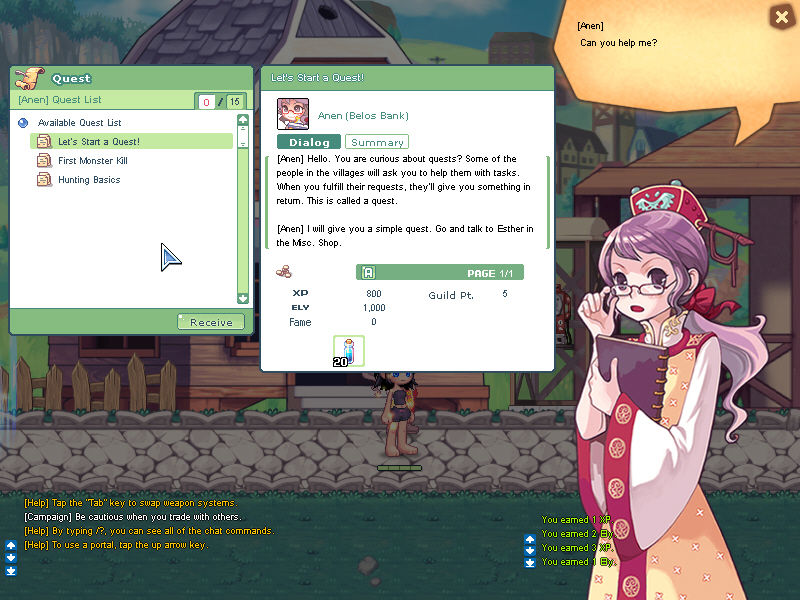This screenshot has height=600, width=800.
Task: Select the "Let's Start a Quest!" entry
Action: (x=98, y=142)
